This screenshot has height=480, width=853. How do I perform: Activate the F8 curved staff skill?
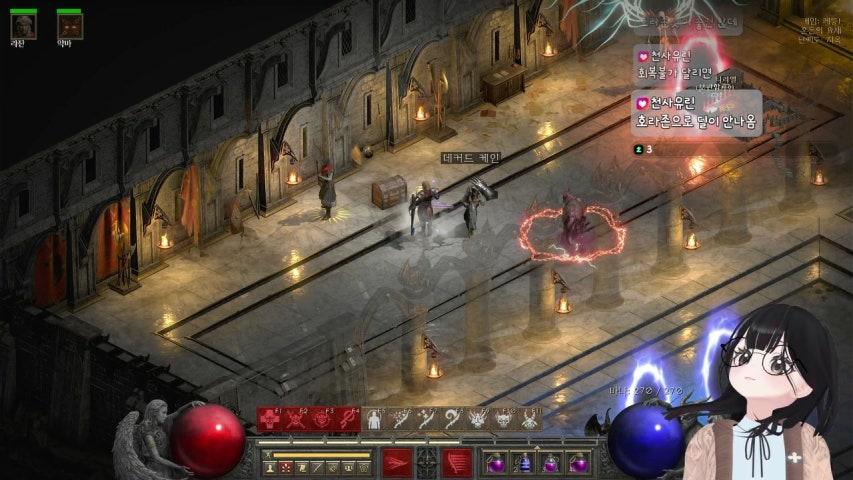[452, 420]
